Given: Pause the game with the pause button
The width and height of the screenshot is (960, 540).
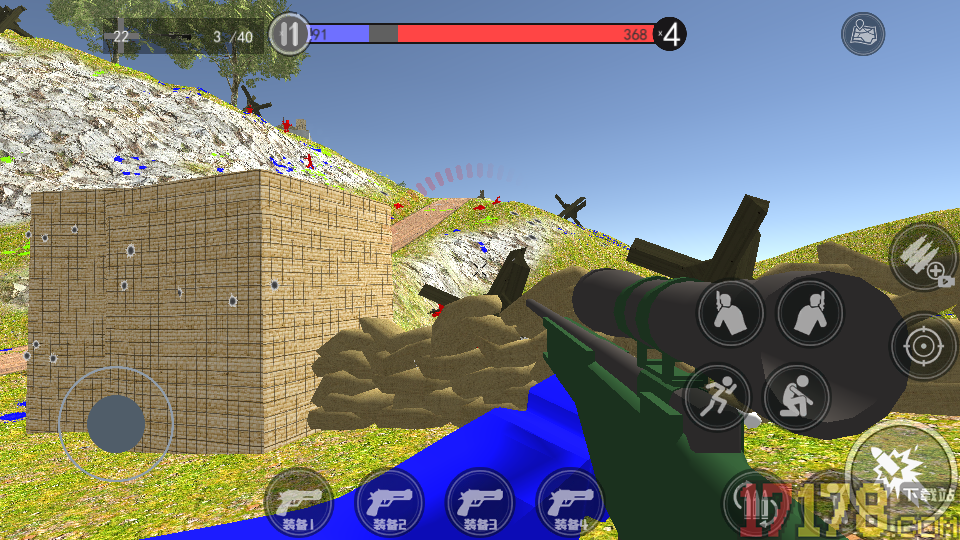Looking at the screenshot, I should 288,35.
